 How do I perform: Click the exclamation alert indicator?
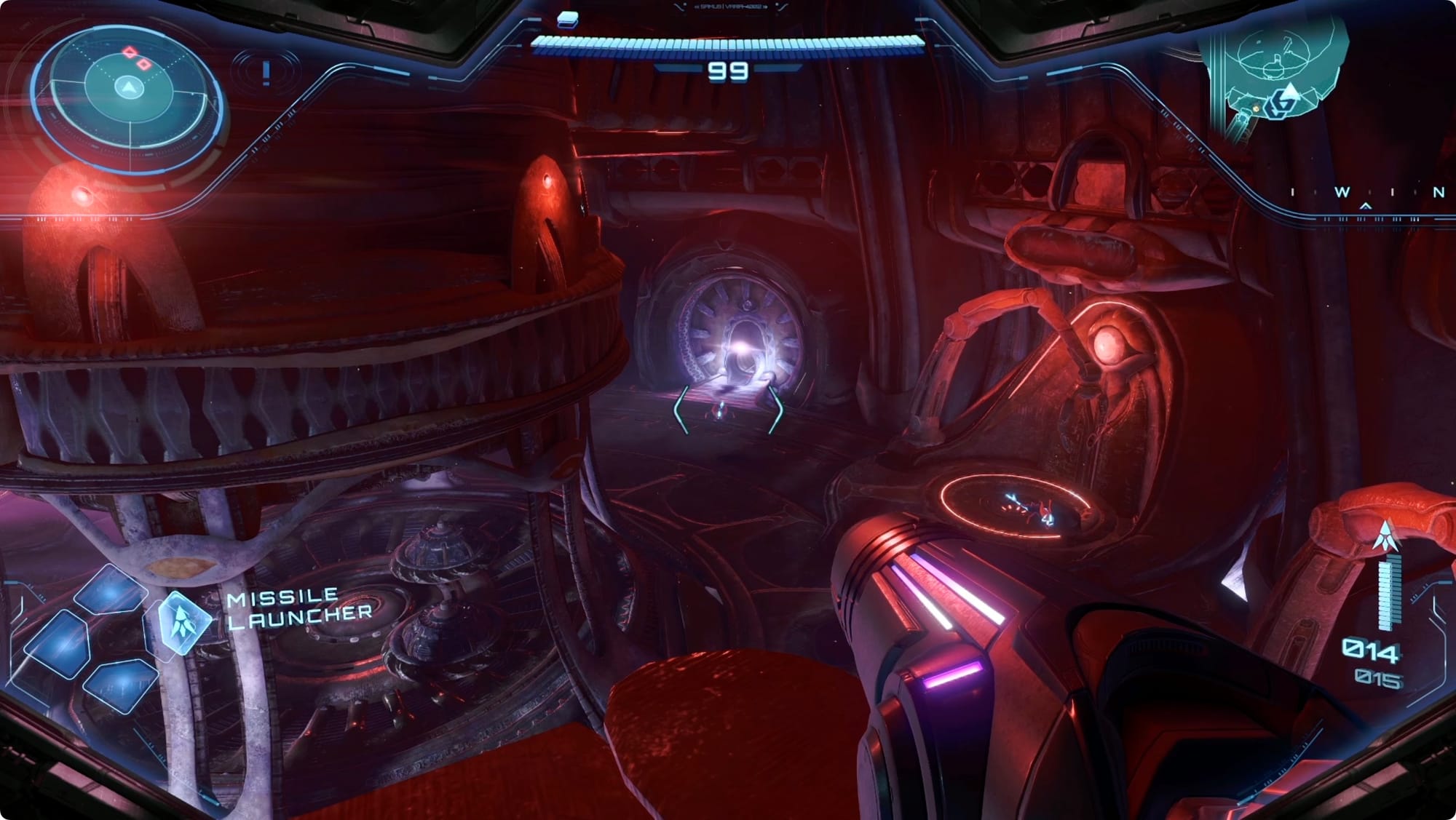[x=266, y=72]
